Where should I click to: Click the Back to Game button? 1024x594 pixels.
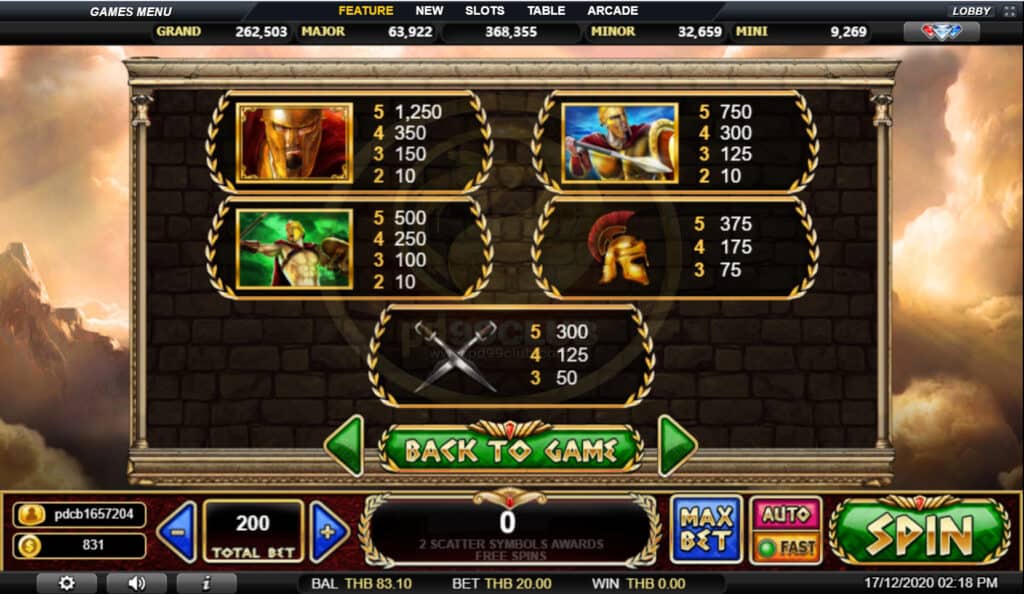510,449
